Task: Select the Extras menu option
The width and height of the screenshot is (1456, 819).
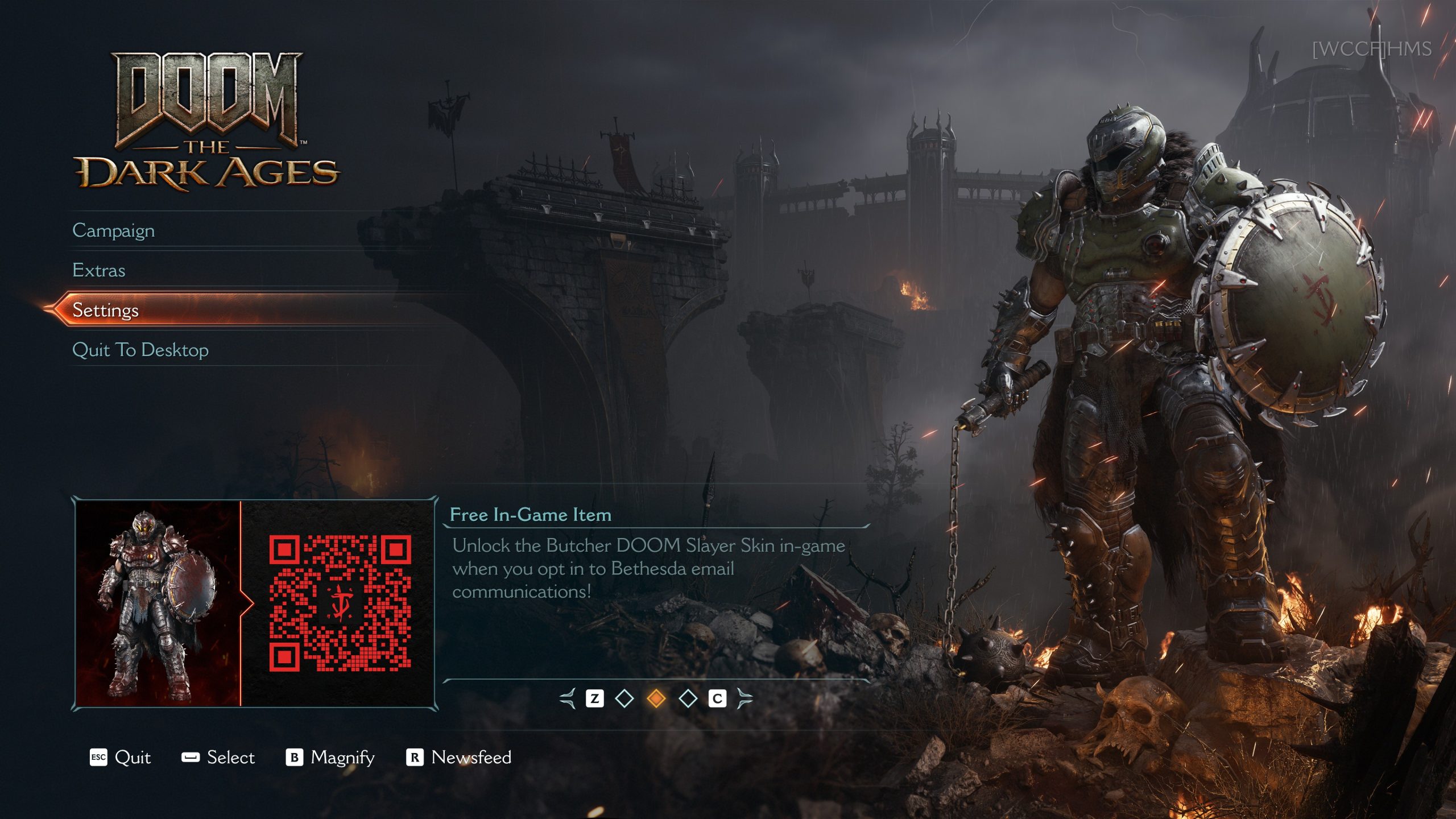Action: tap(99, 270)
